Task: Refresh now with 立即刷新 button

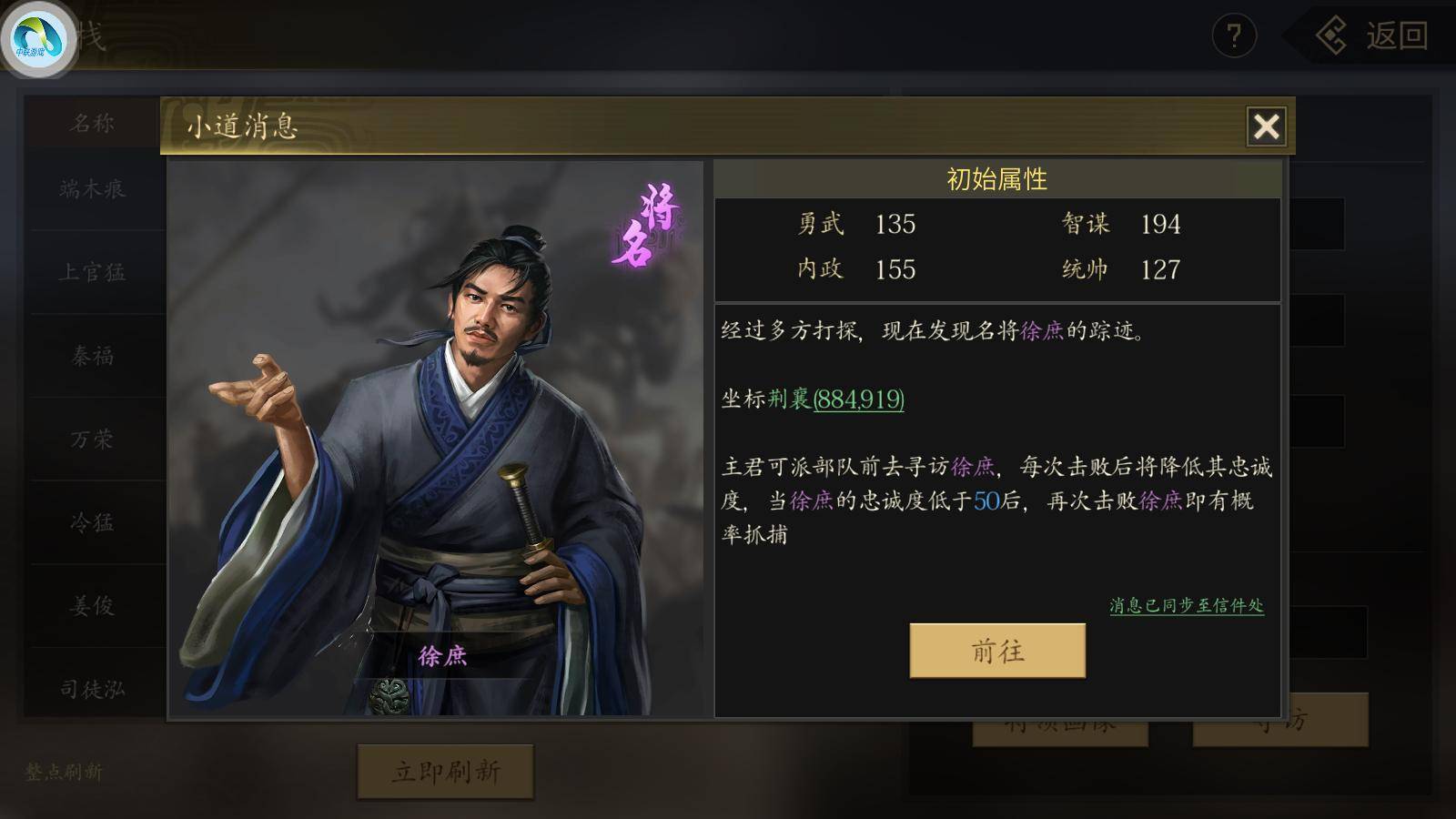Action: 445,772
